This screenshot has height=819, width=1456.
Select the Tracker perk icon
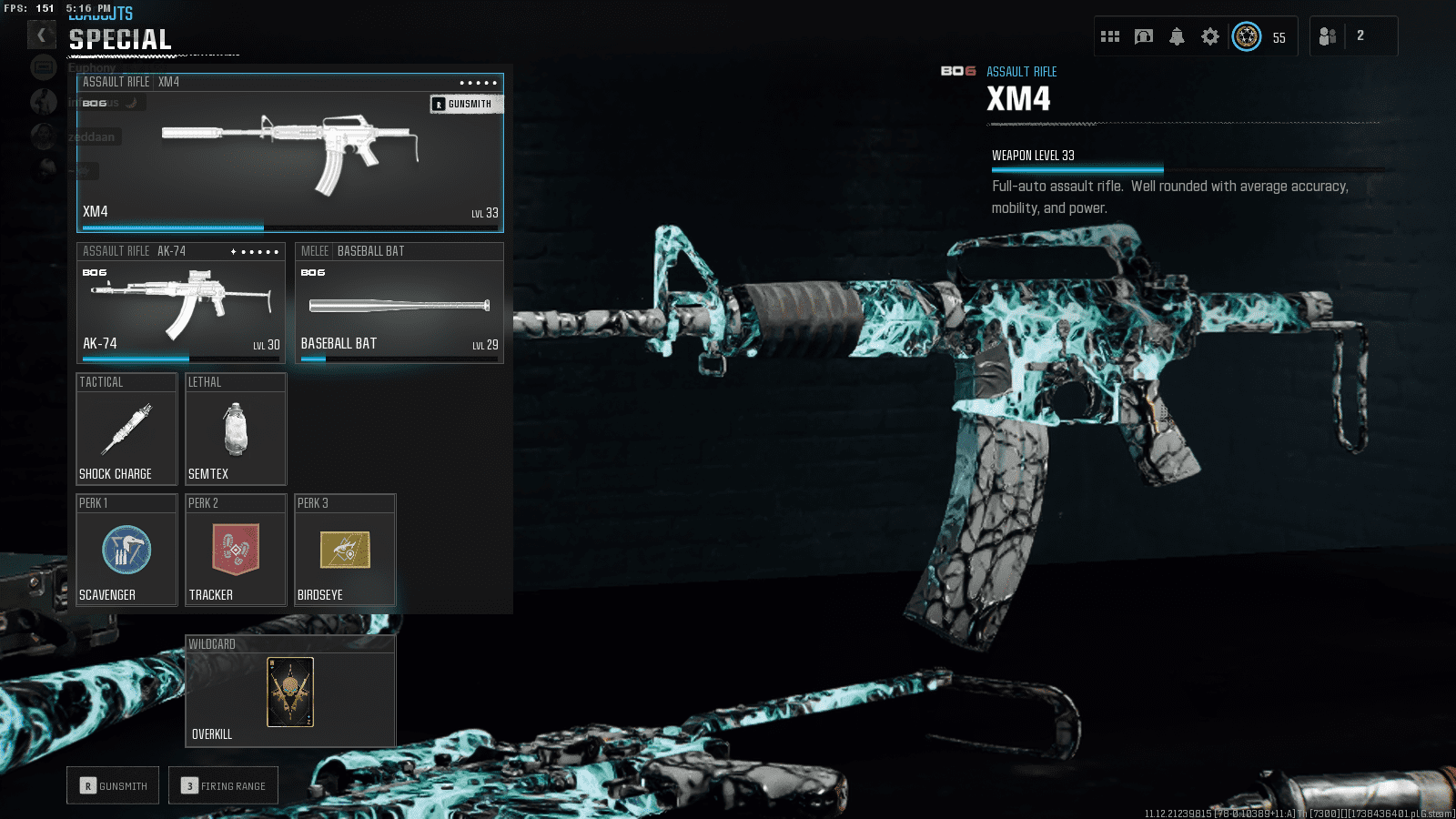(235, 550)
